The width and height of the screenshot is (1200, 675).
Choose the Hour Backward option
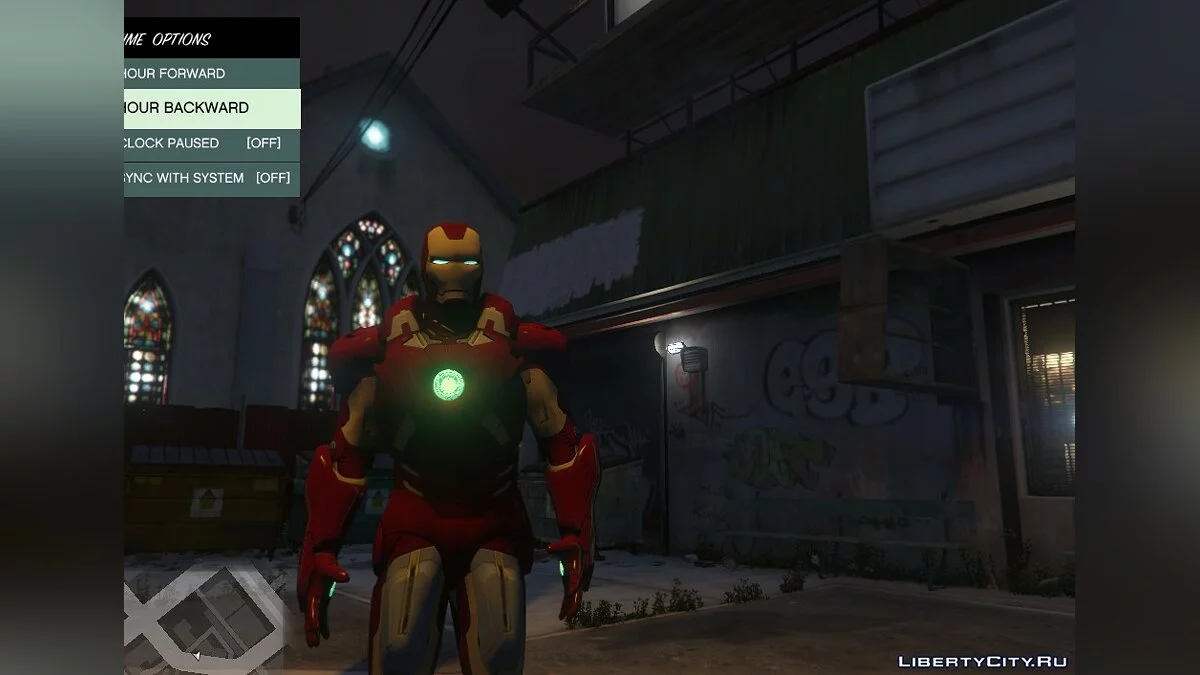tap(212, 108)
